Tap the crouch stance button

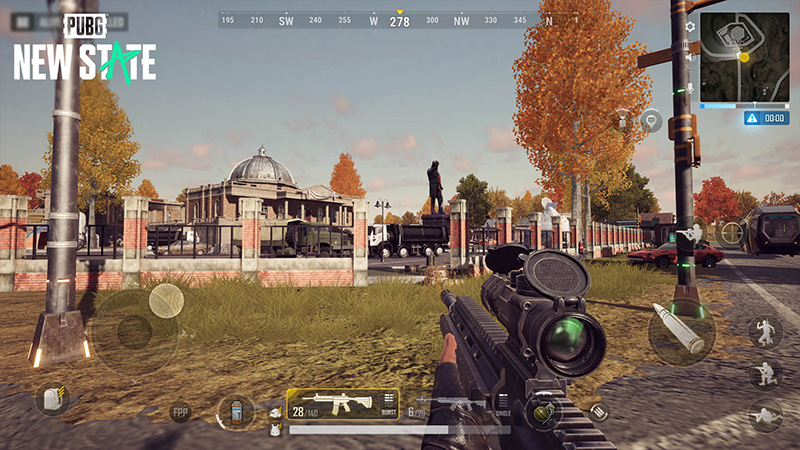point(765,374)
